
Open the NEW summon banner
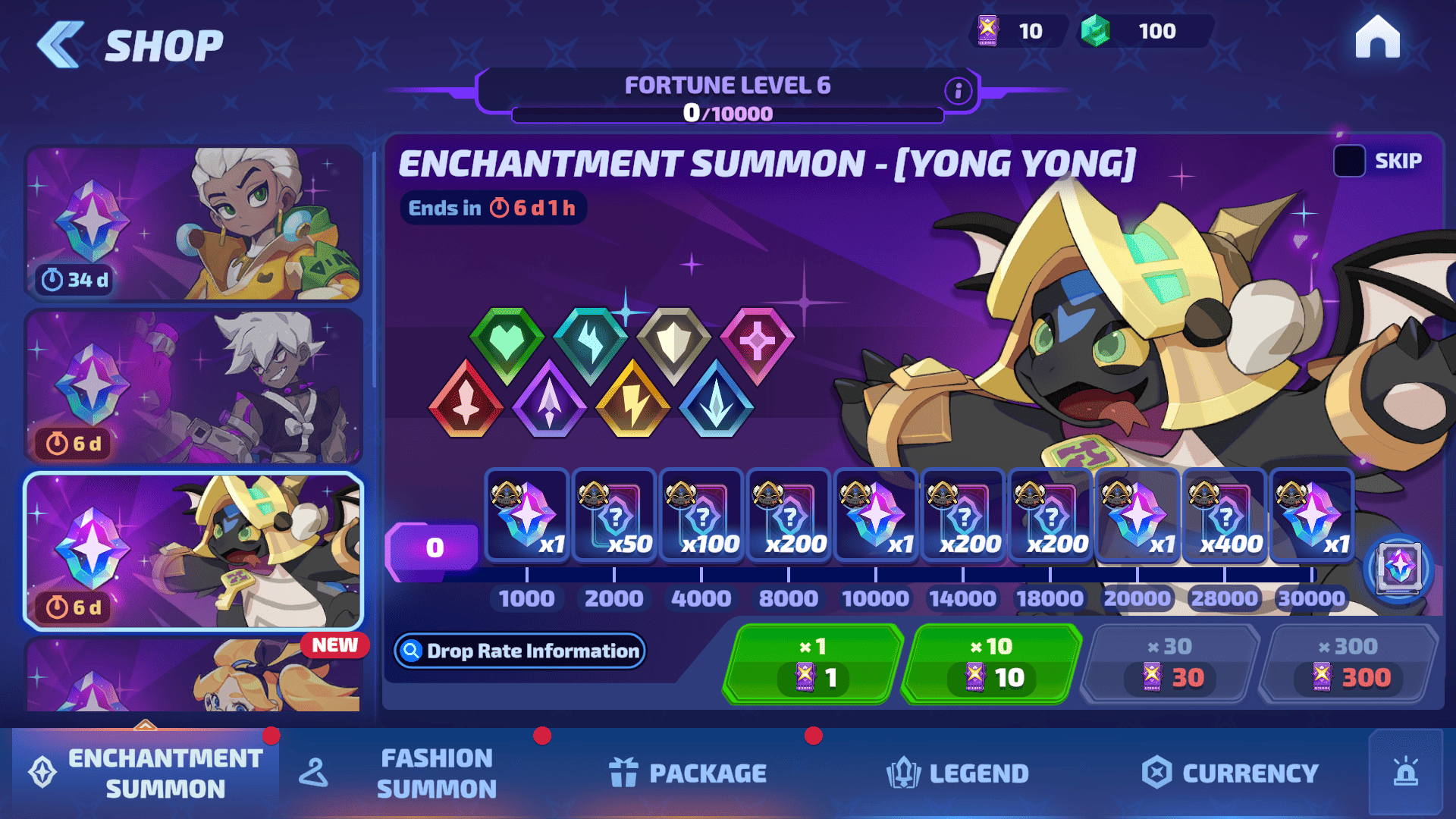click(193, 675)
